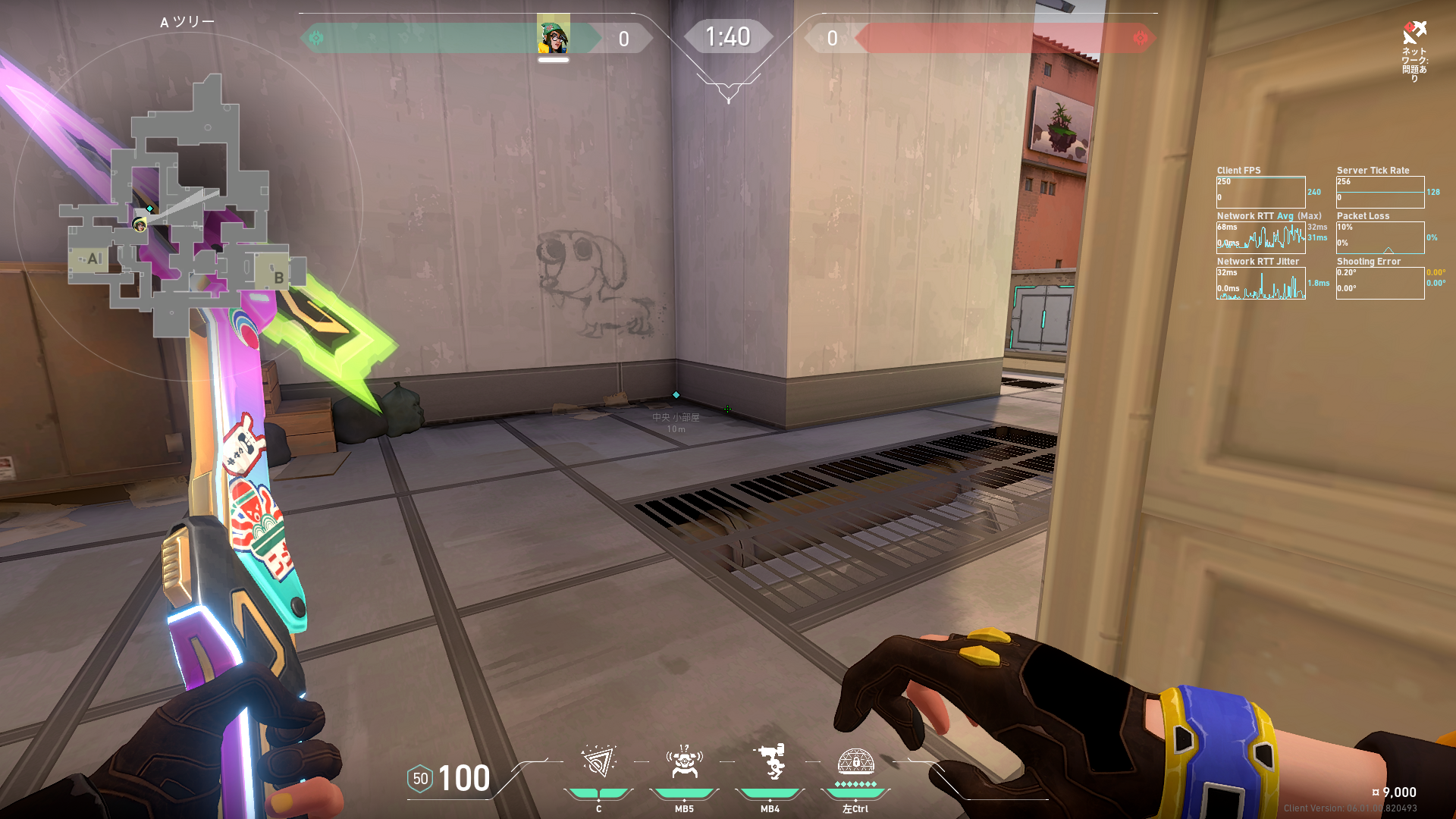Click the player position icon on minimap
This screenshot has height=819, width=1456.
tap(139, 224)
